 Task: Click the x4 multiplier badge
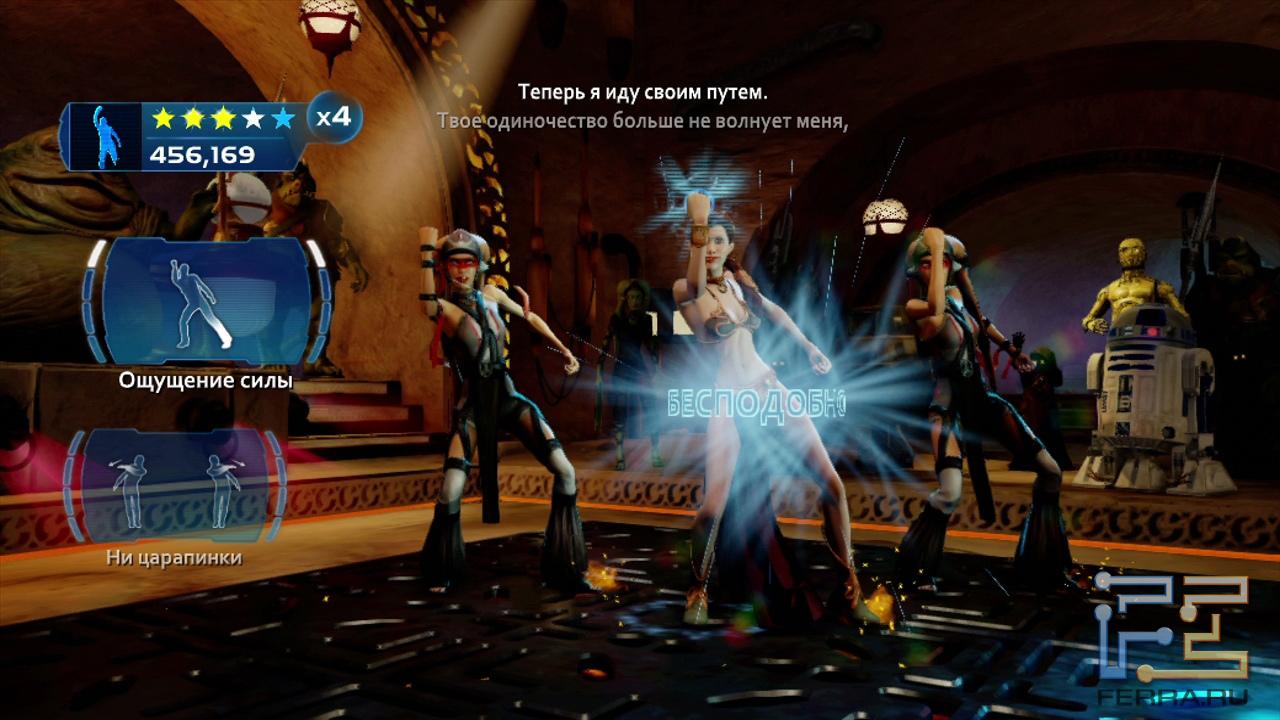[x=333, y=117]
